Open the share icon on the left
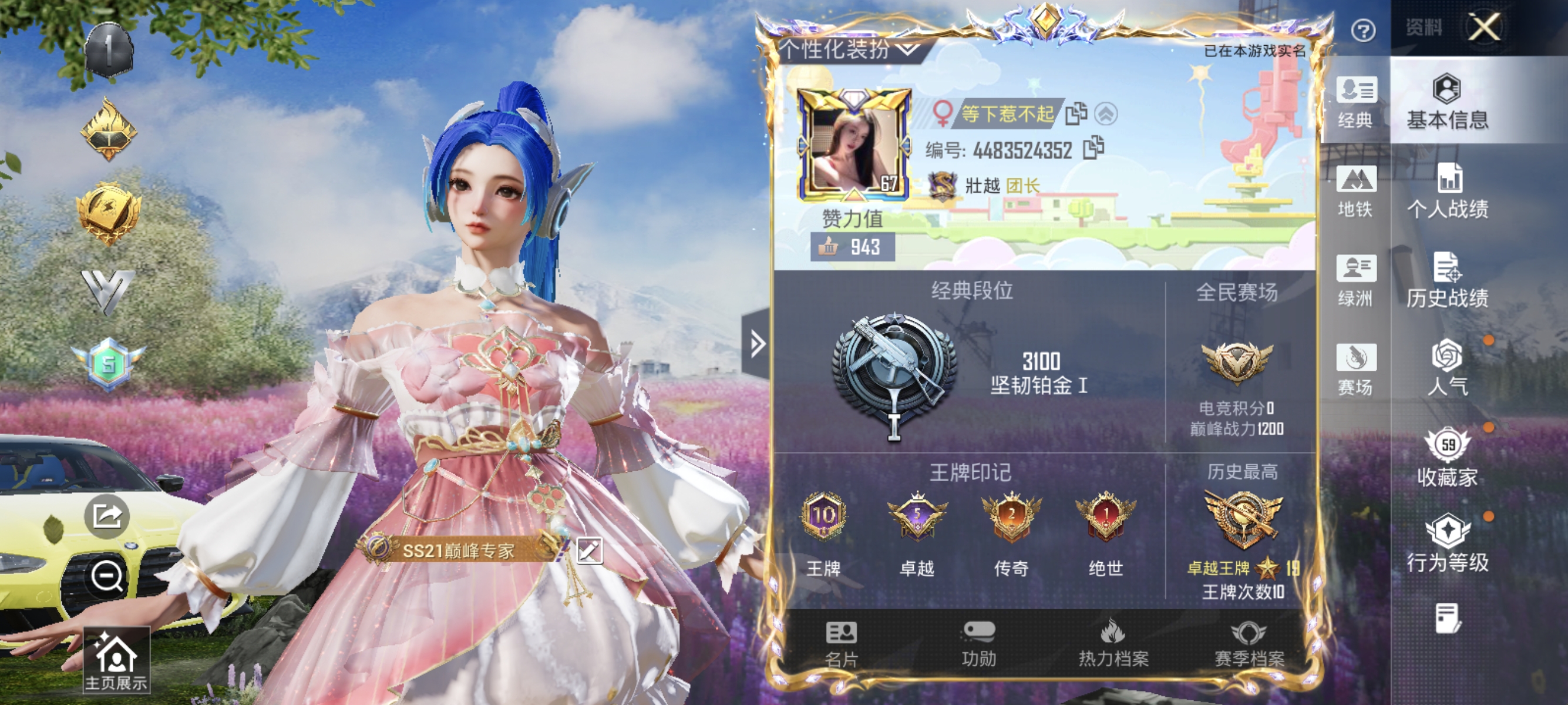The image size is (1568, 705). click(106, 515)
